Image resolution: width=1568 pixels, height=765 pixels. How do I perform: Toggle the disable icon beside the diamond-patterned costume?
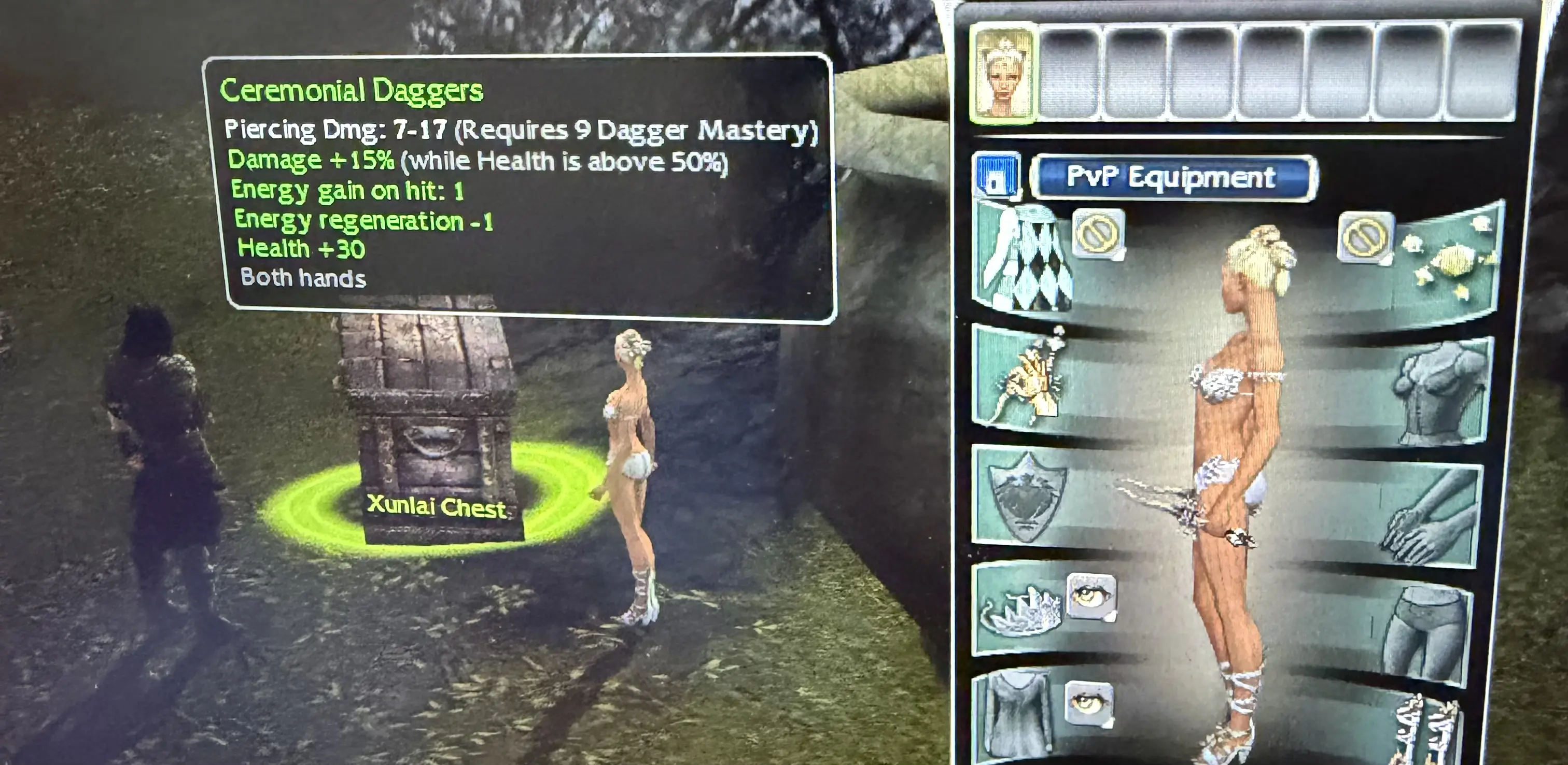point(1098,233)
